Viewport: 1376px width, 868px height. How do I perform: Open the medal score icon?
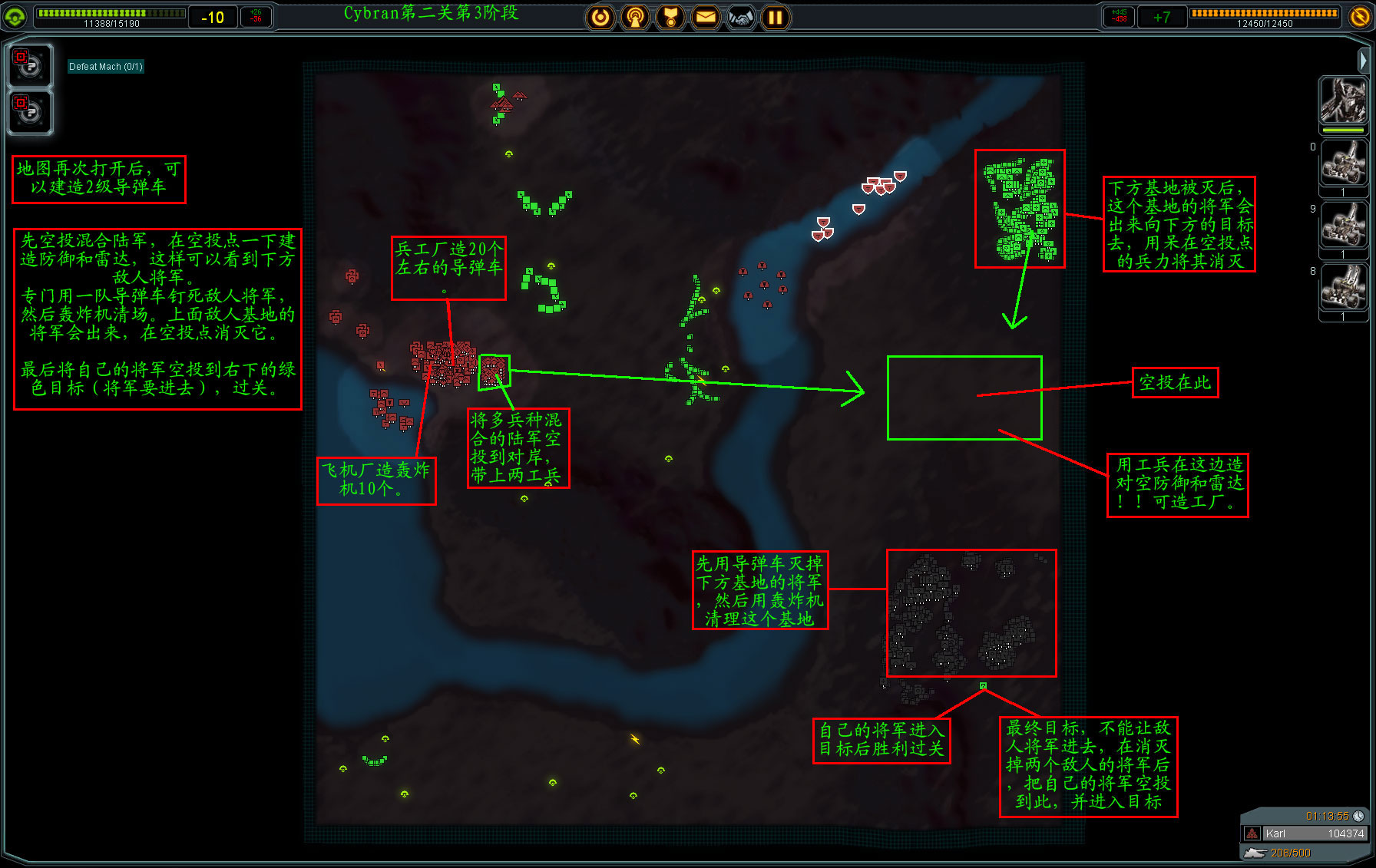click(x=670, y=17)
